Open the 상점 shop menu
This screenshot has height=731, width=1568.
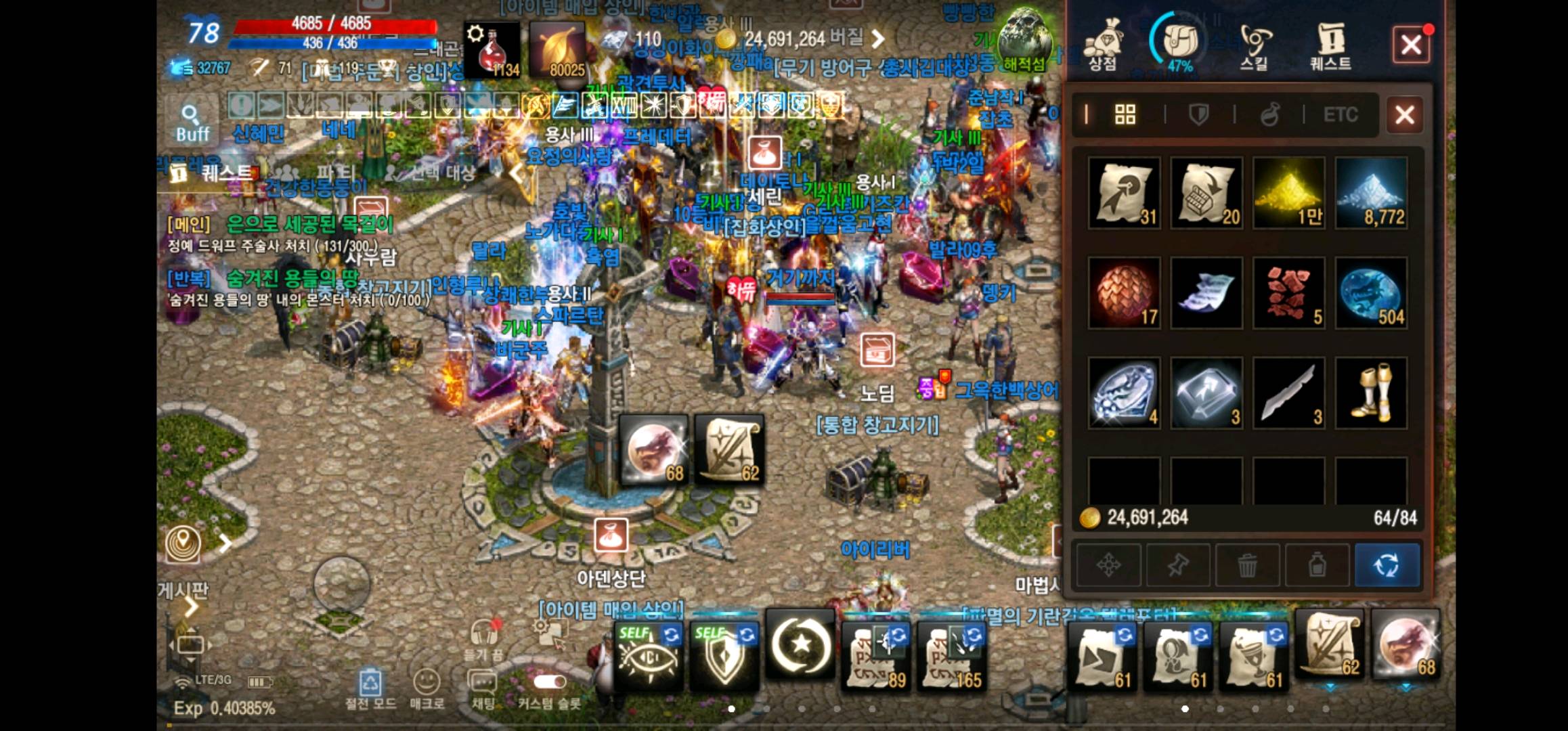1102,46
